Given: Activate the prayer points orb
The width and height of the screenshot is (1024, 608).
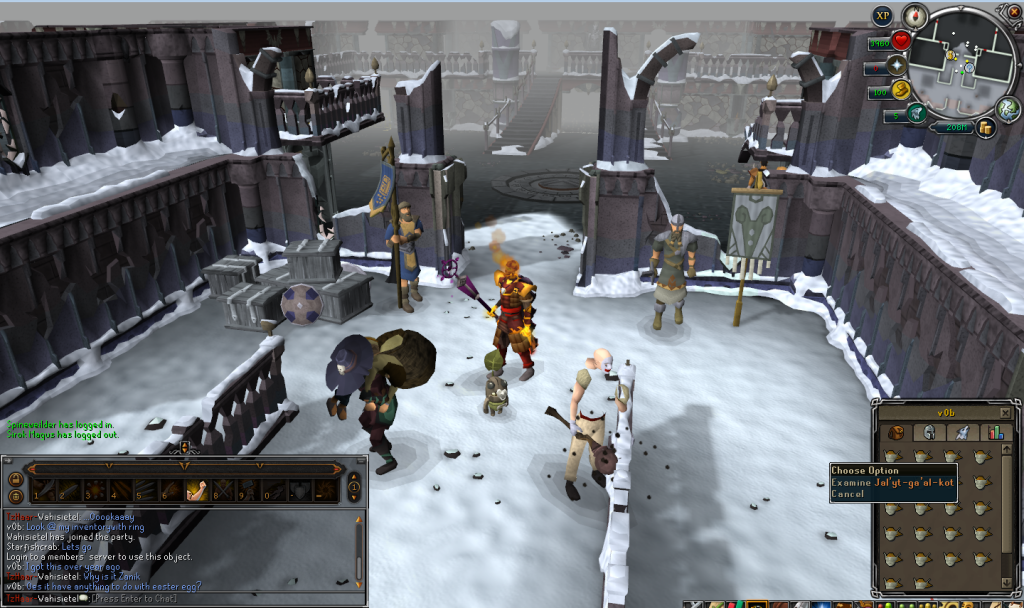Looking at the screenshot, I should point(896,68).
